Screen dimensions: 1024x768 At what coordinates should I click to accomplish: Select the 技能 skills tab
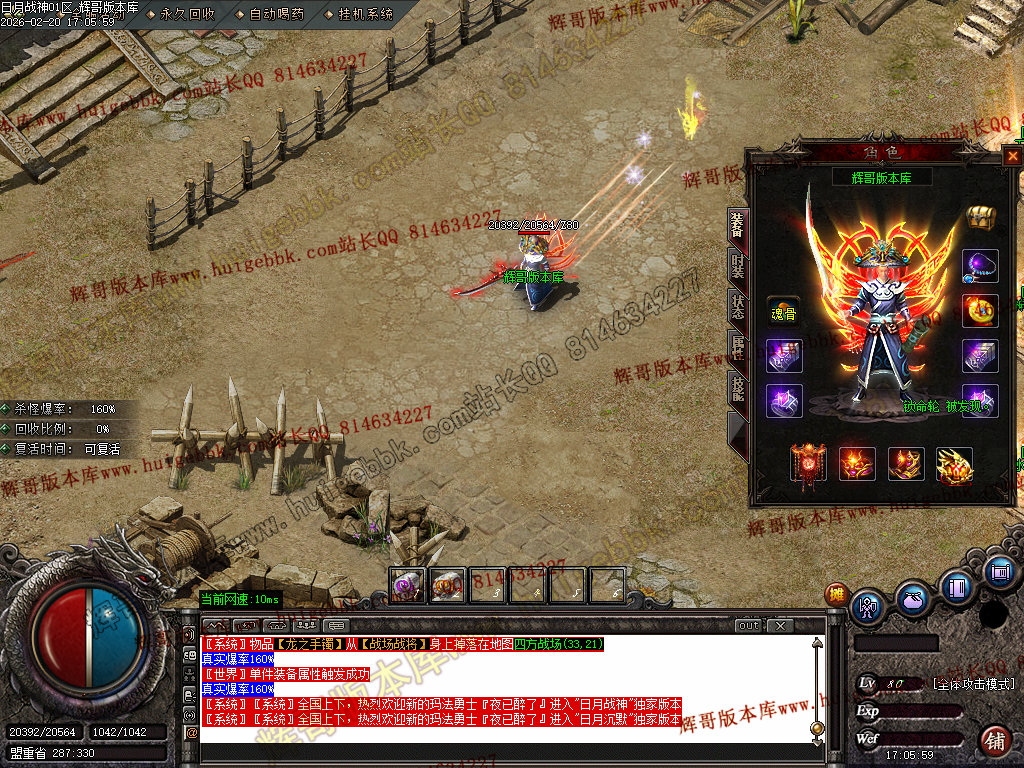[737, 388]
